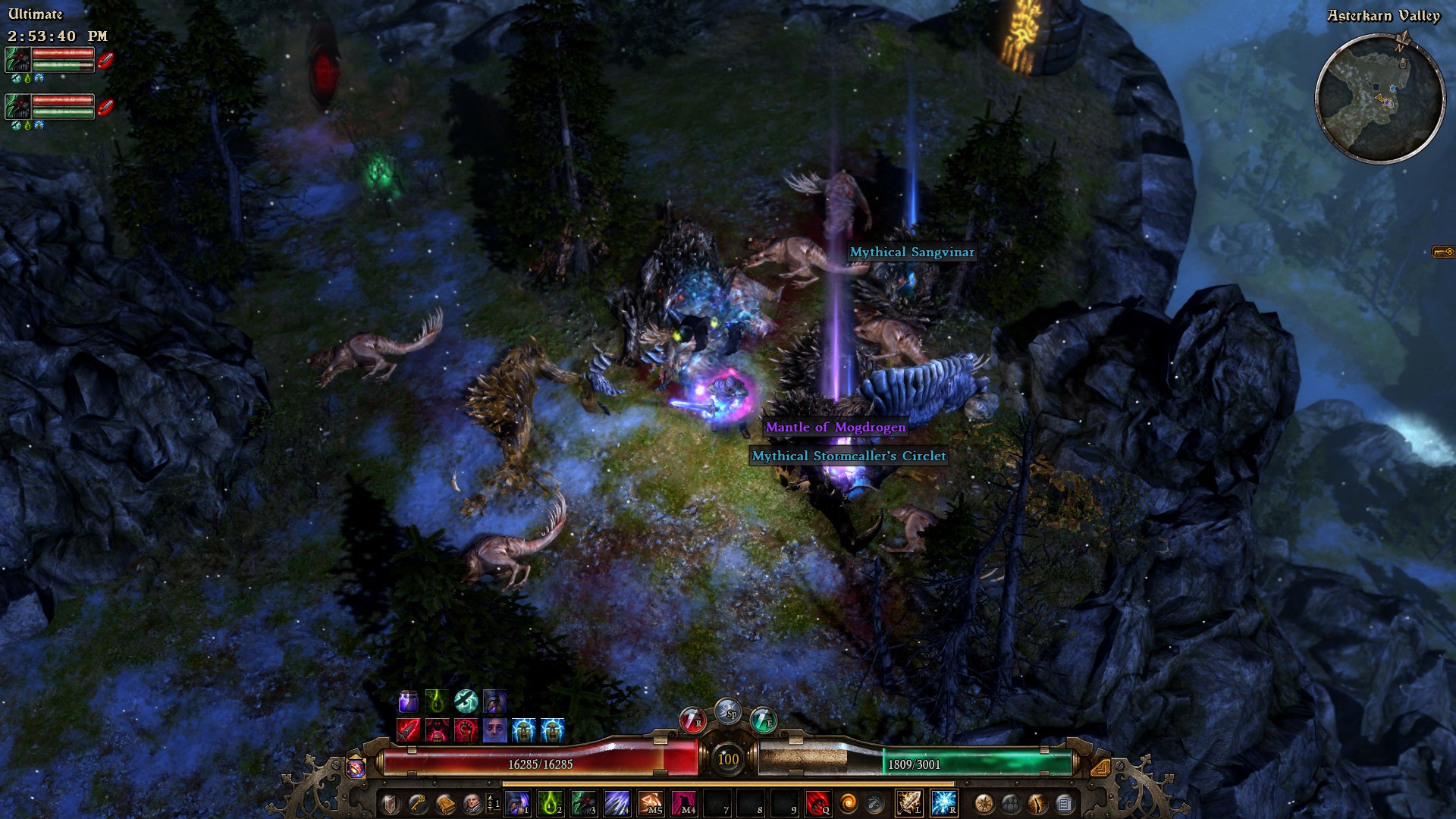Trigger the pink skill in slot M4
The height and width of the screenshot is (819, 1456).
click(x=684, y=803)
